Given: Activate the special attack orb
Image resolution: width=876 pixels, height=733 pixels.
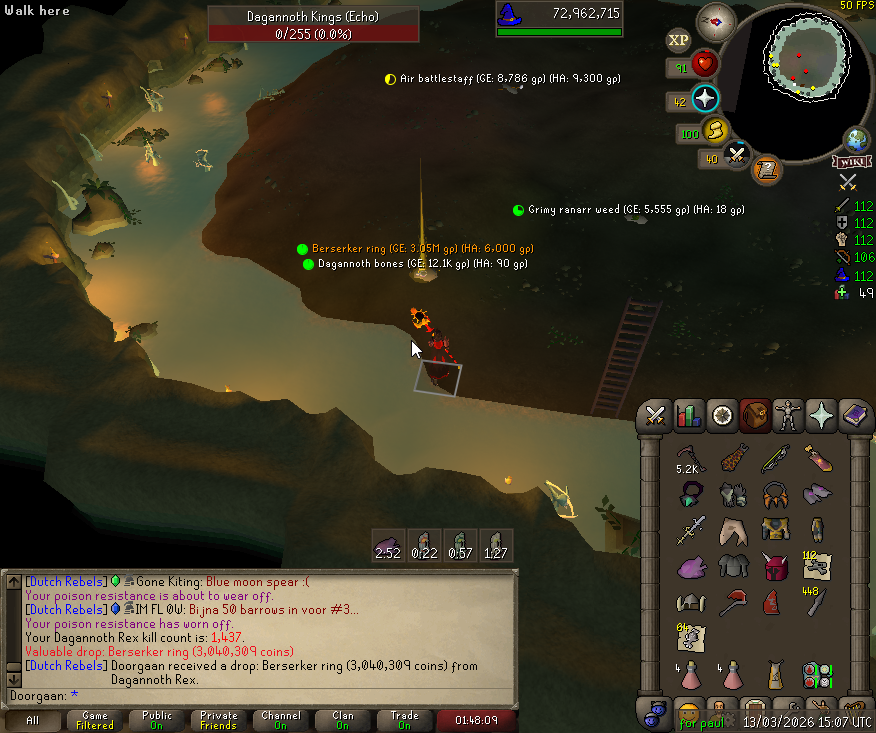Looking at the screenshot, I should click(738, 155).
